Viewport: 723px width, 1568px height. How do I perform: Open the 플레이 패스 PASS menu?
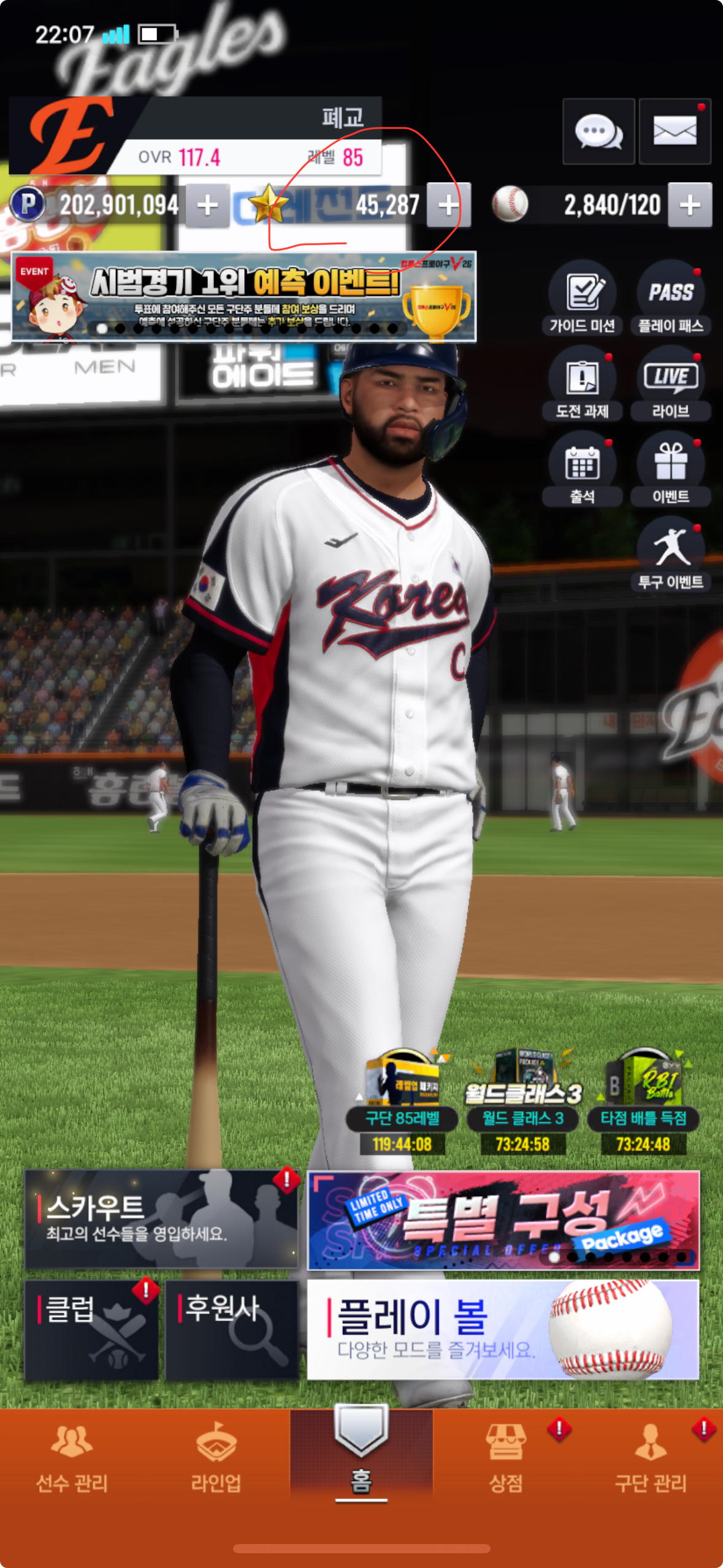pyautogui.click(x=671, y=299)
